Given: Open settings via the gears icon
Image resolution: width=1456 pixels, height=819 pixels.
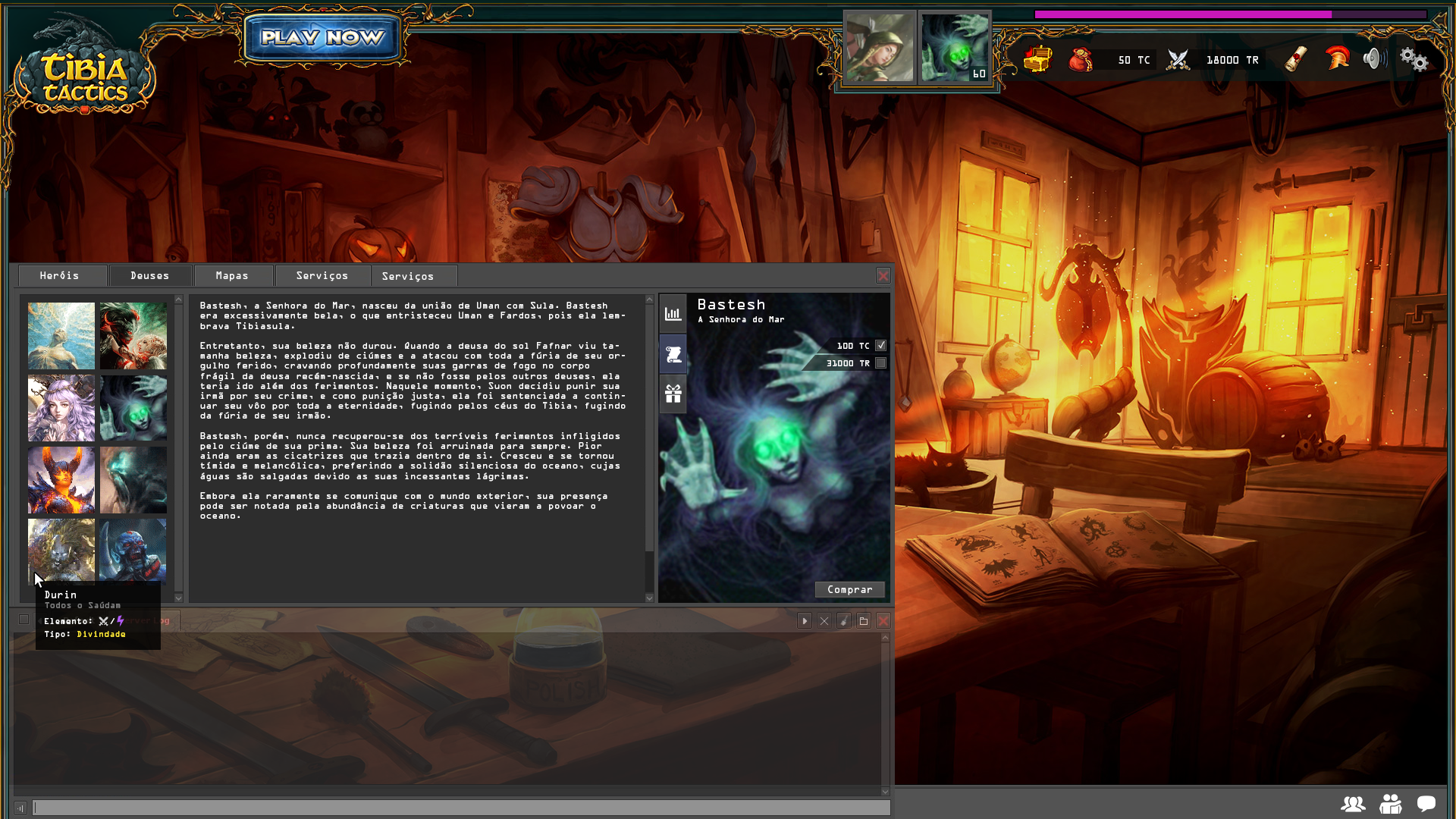Looking at the screenshot, I should point(1414,59).
